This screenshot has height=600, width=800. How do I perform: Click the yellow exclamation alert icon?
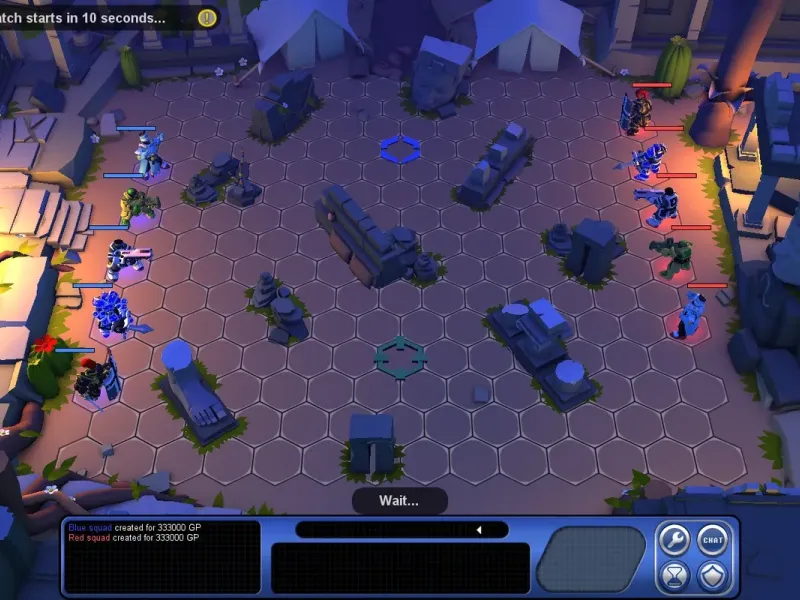207,17
